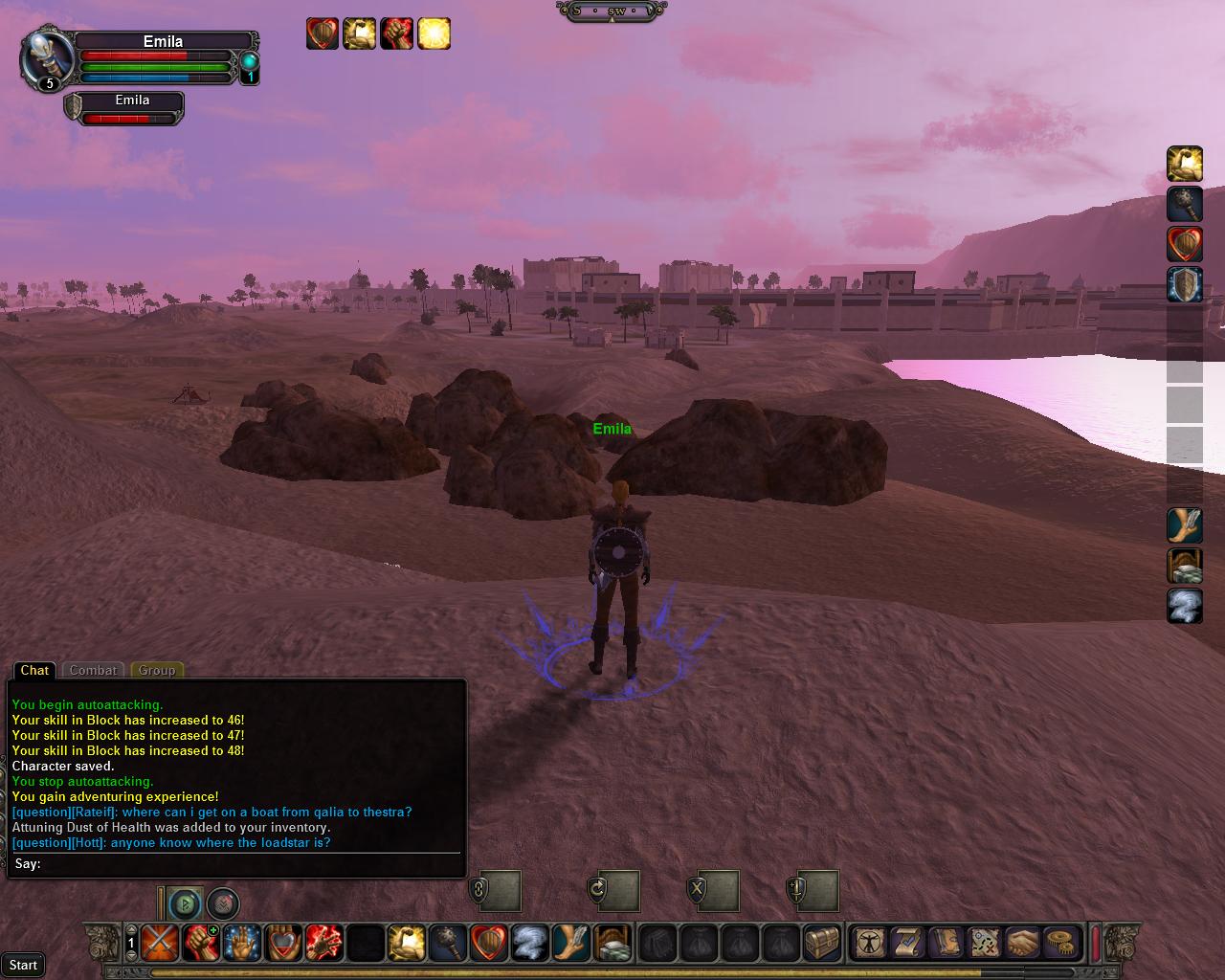Viewport: 1225px width, 980px height.
Task: Switch to the Group chat tab
Action: tap(157, 670)
